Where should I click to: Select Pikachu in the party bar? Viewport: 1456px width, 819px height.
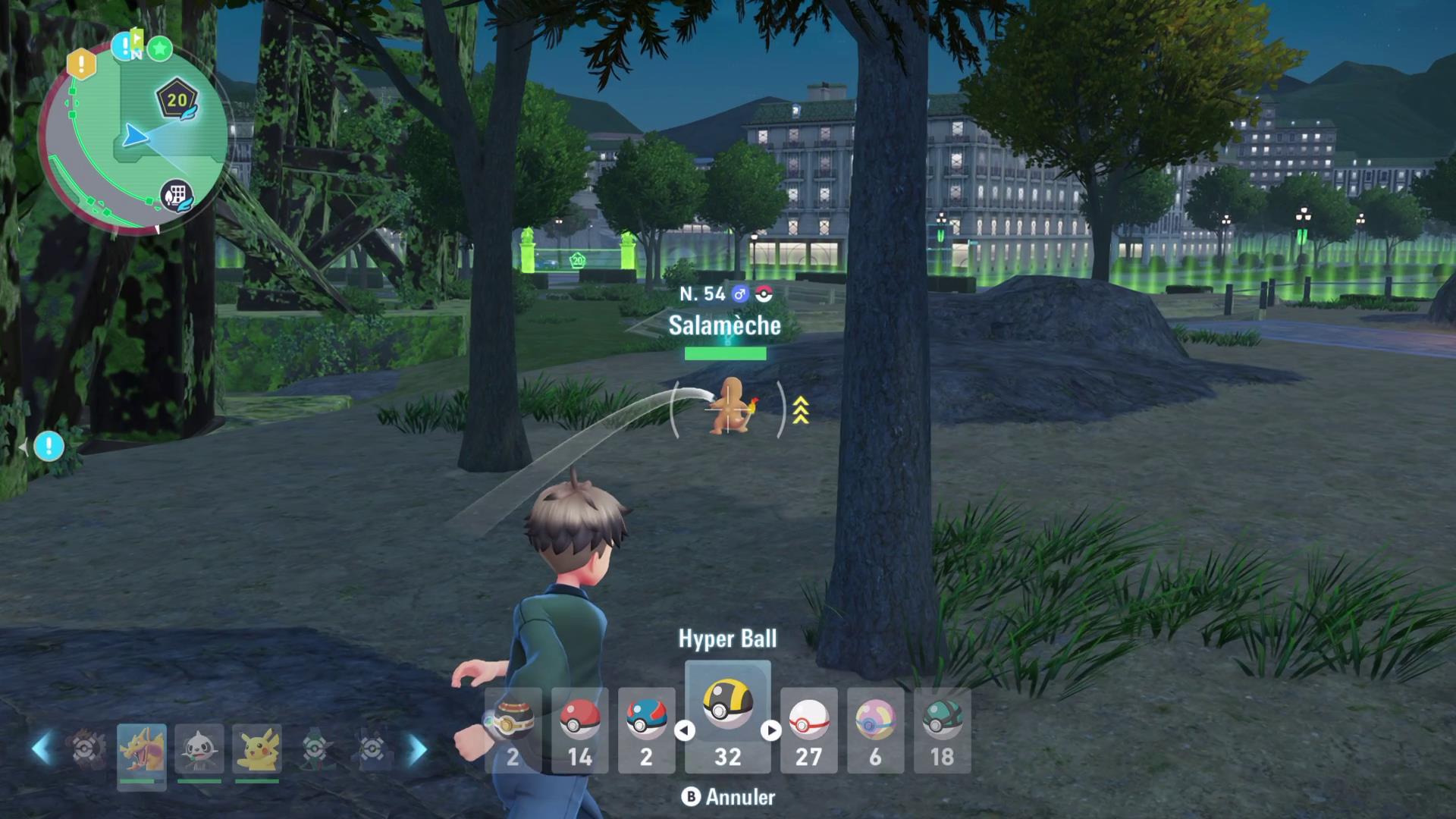click(x=257, y=751)
